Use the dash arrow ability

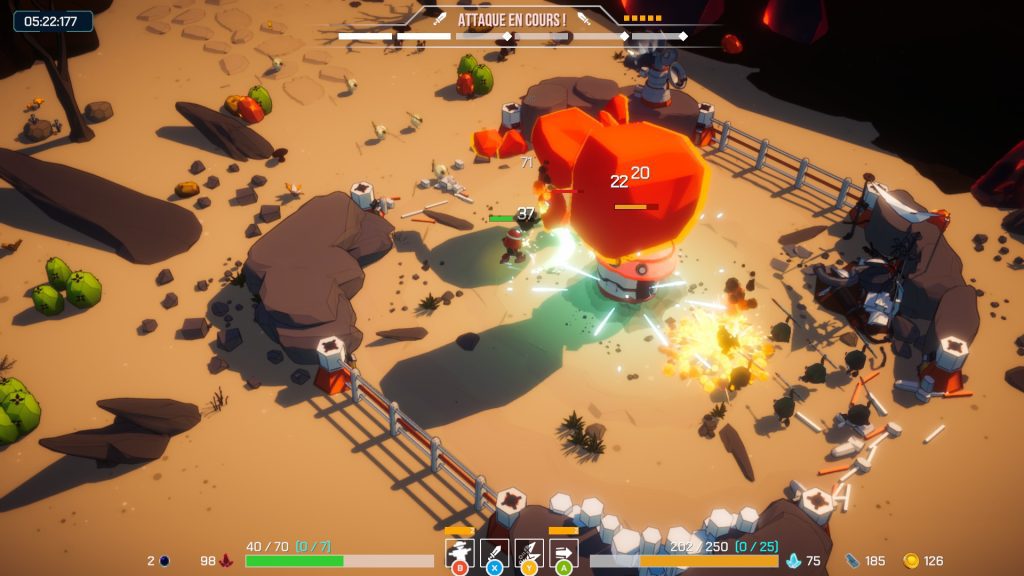pos(563,552)
